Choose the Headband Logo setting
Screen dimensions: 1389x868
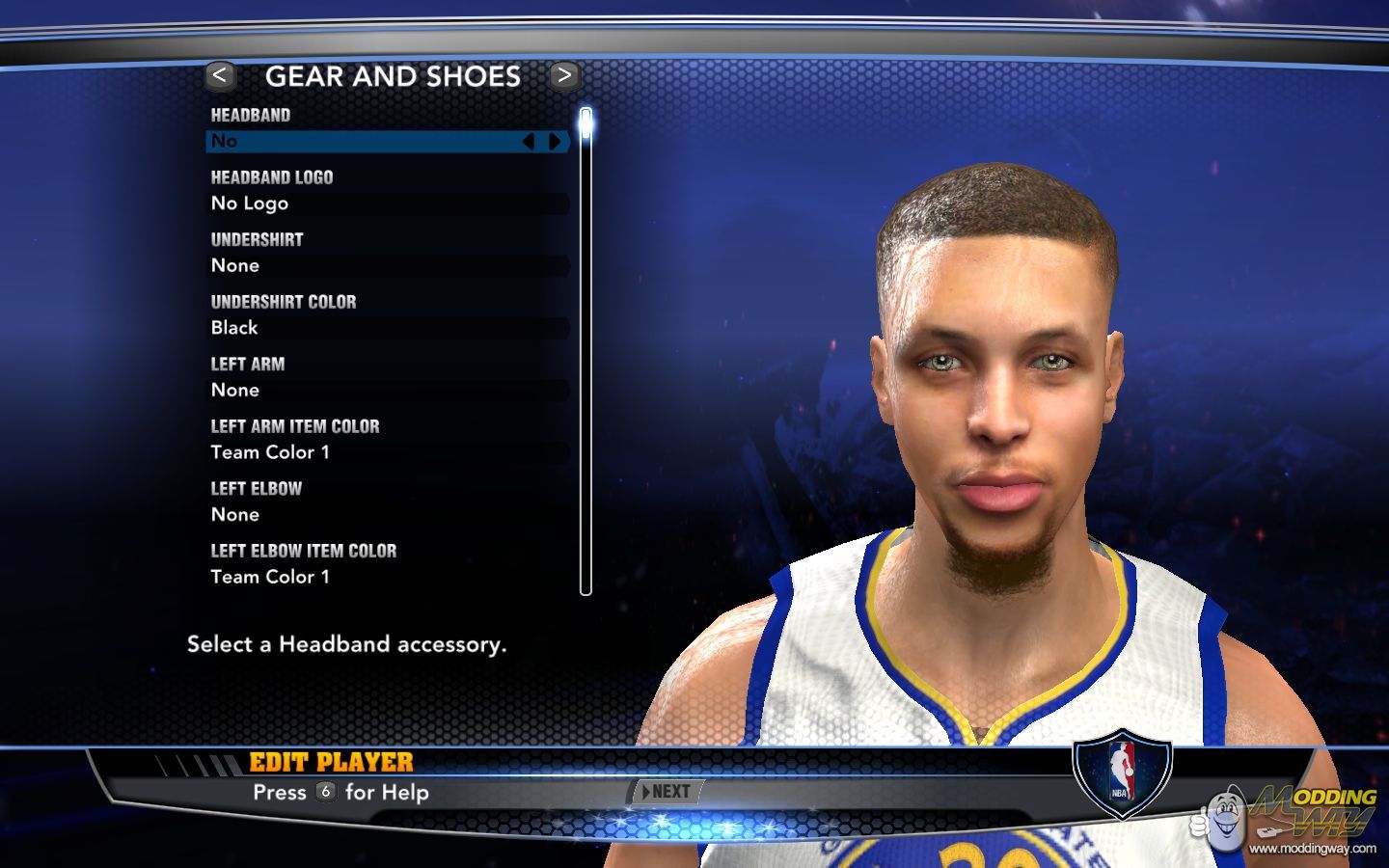388,203
